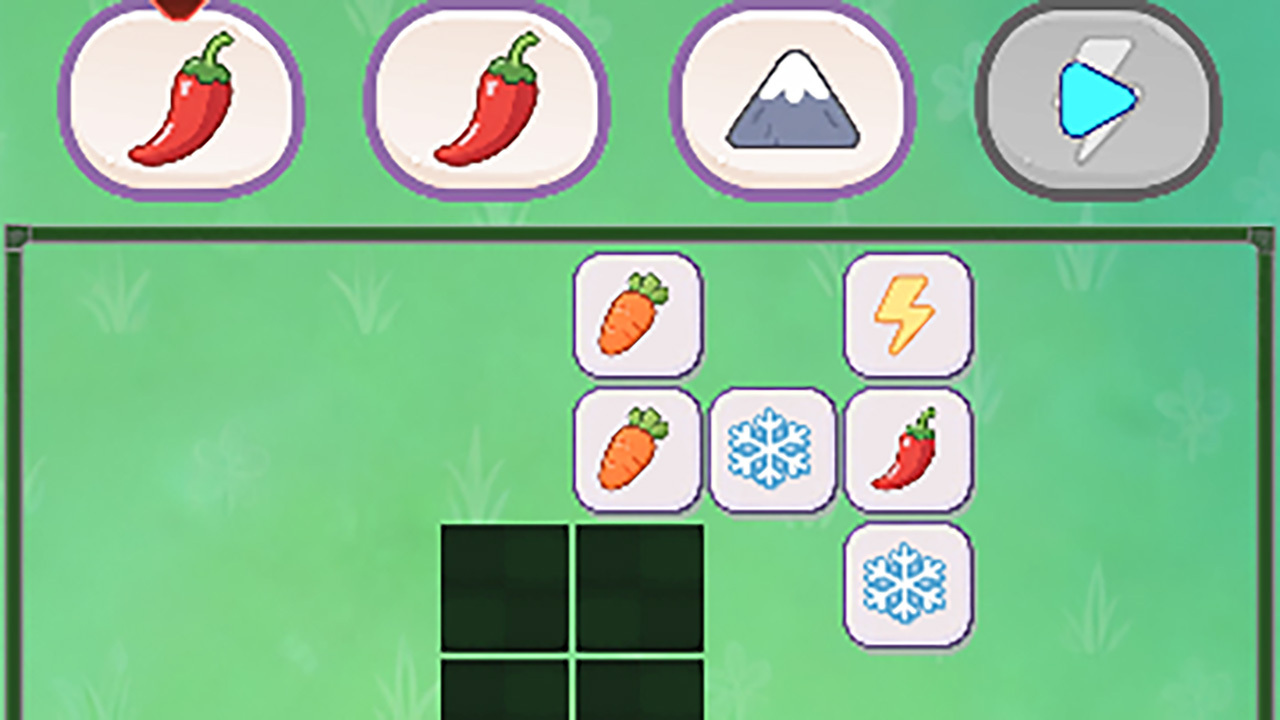Choose the small chili tile on the board

pos(908,450)
